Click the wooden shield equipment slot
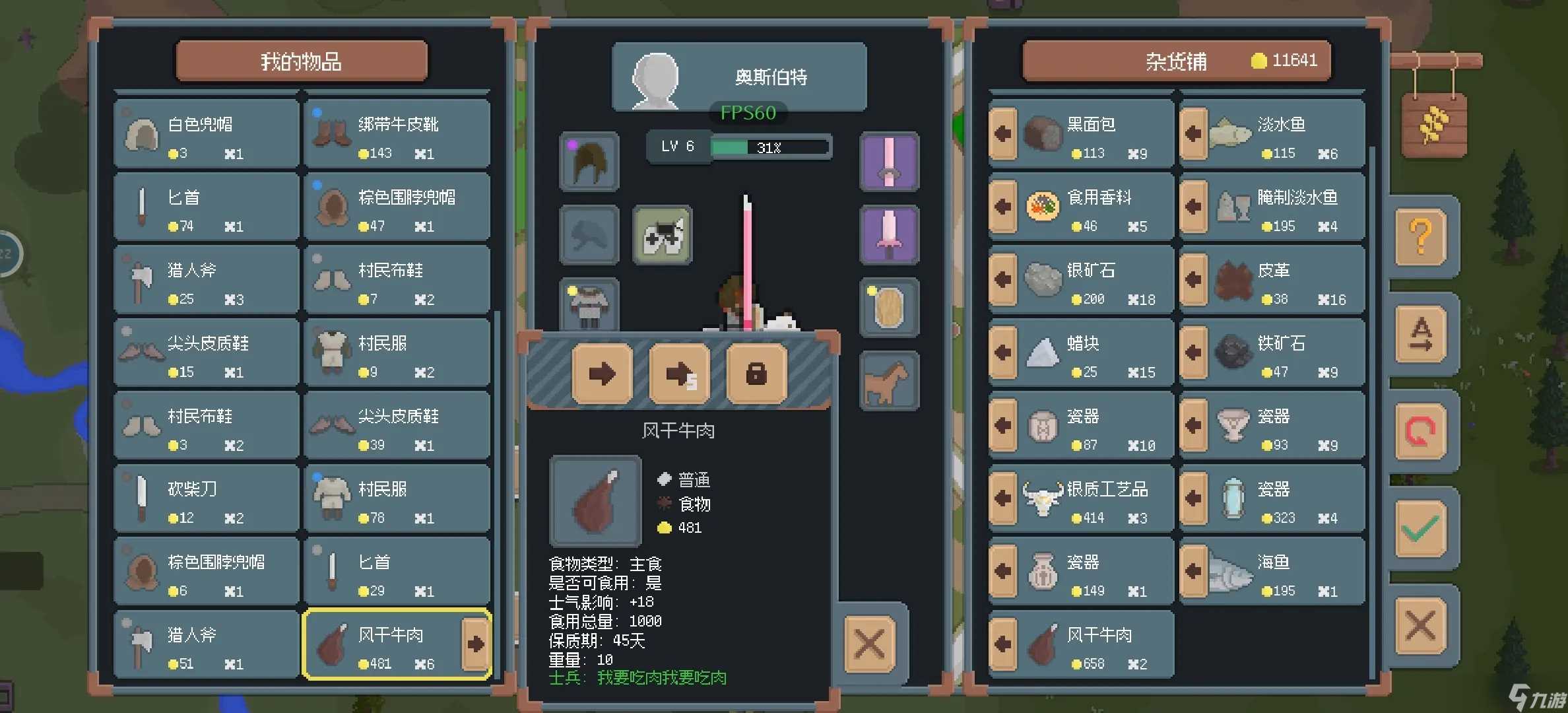 [x=890, y=307]
